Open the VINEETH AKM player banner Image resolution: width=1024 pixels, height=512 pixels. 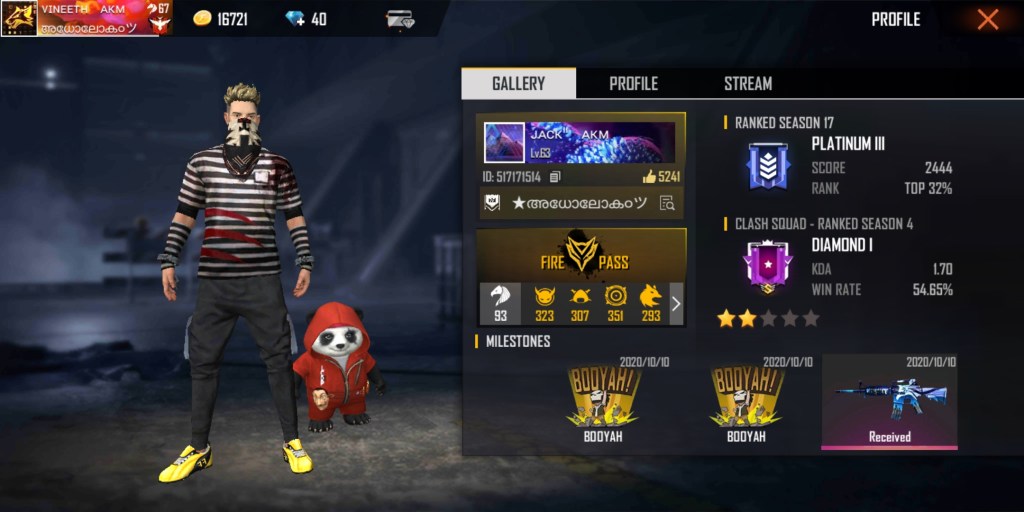click(x=88, y=18)
